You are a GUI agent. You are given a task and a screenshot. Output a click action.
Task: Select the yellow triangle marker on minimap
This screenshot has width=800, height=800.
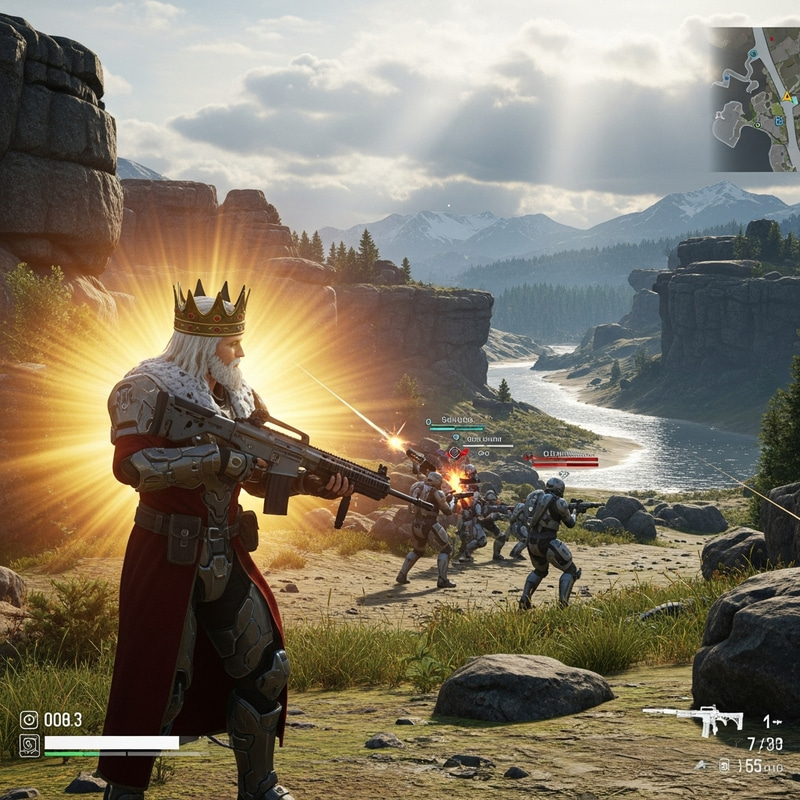(x=787, y=97)
